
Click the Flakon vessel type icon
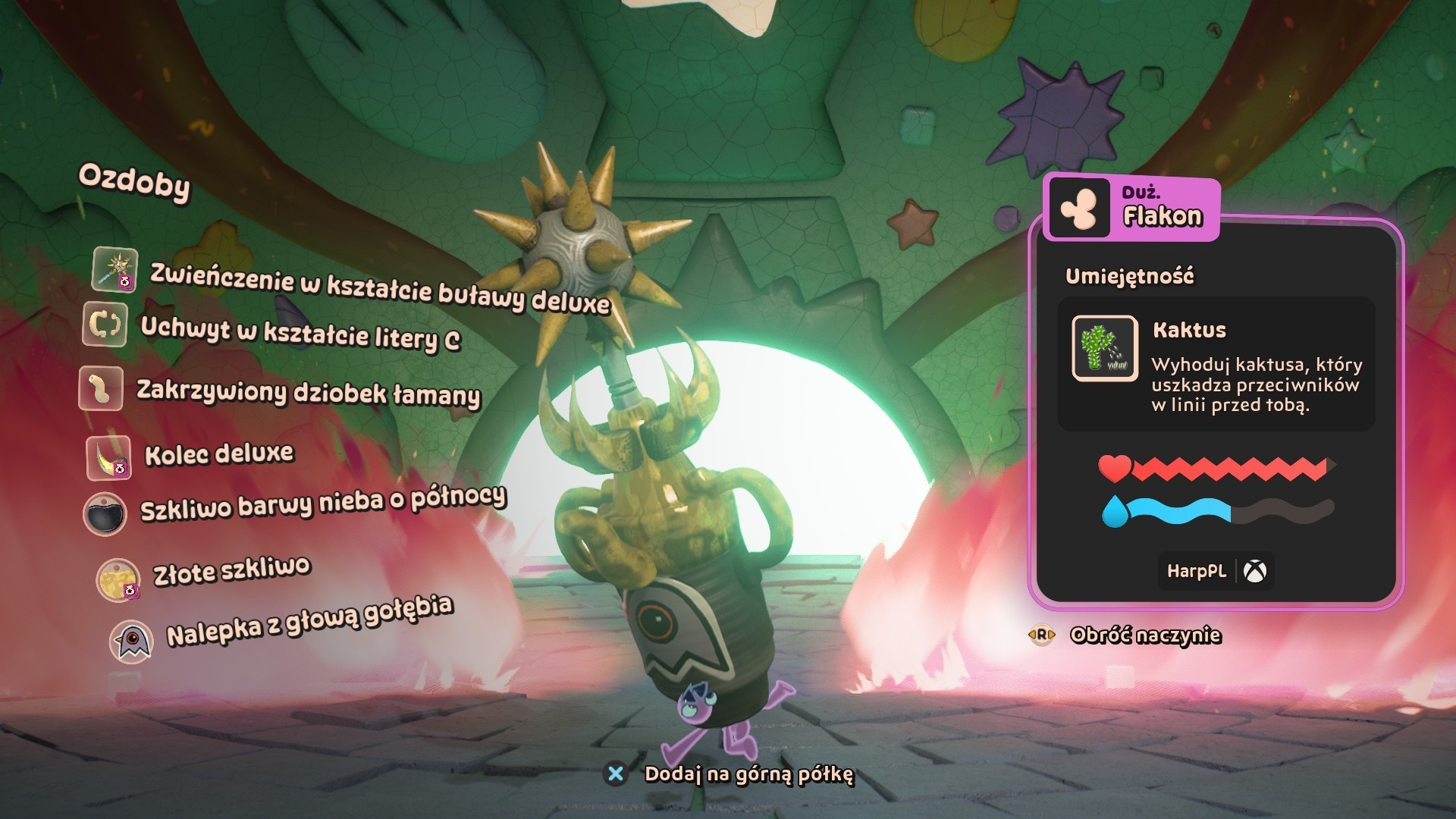(1078, 208)
